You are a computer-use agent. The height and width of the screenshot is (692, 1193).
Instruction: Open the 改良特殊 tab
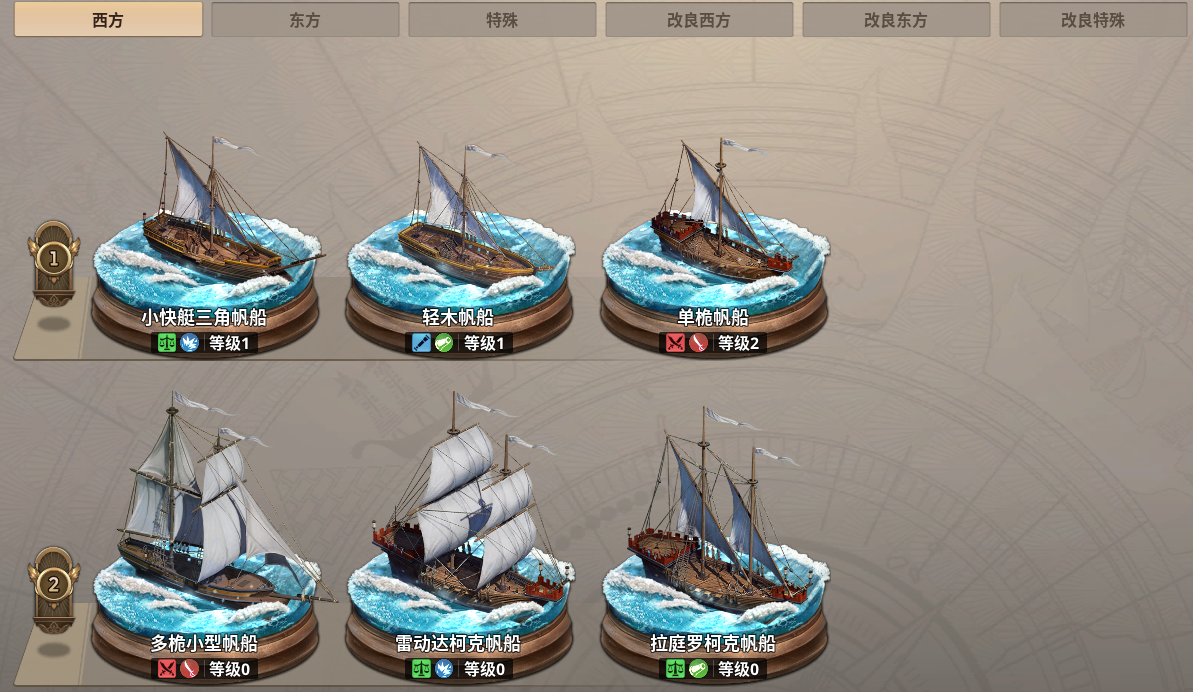pos(1093,20)
